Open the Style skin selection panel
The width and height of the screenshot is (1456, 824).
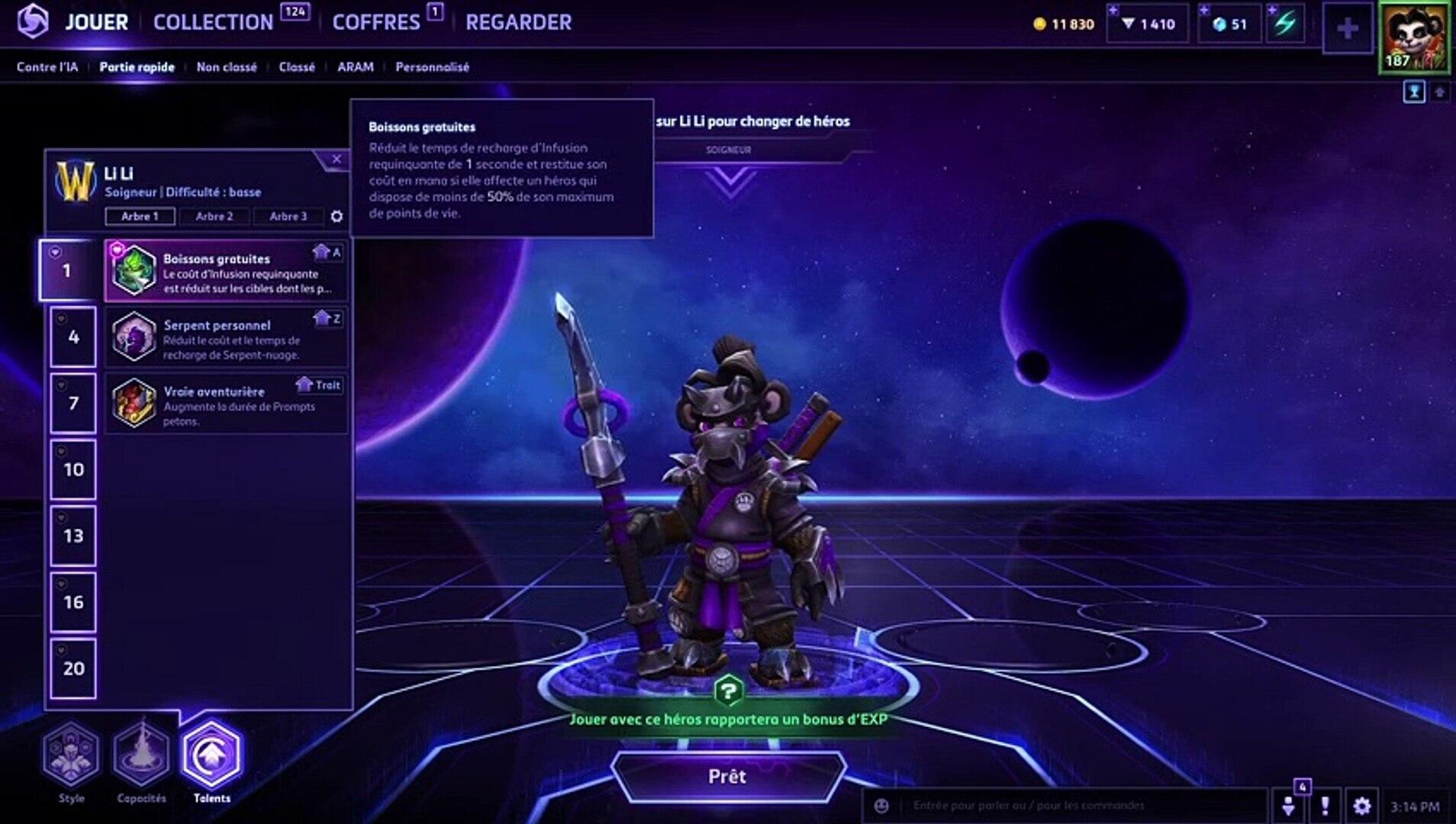click(71, 755)
